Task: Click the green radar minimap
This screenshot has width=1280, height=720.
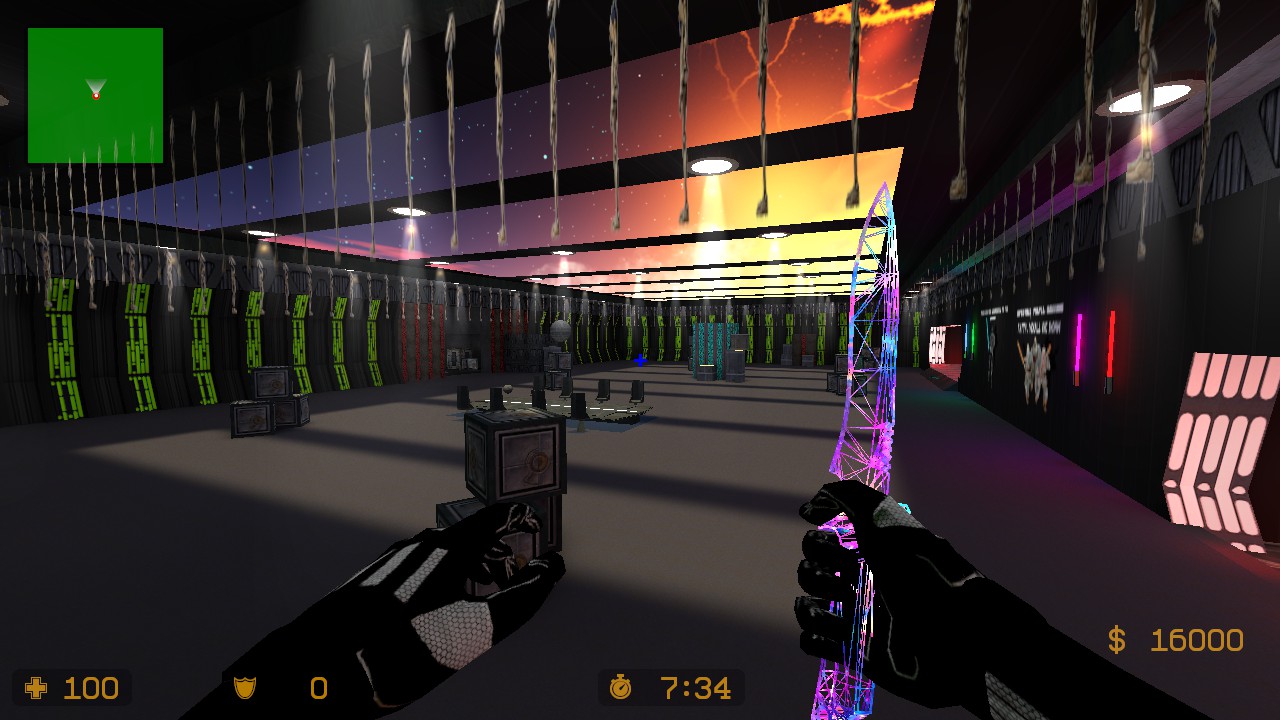Action: 95,95
